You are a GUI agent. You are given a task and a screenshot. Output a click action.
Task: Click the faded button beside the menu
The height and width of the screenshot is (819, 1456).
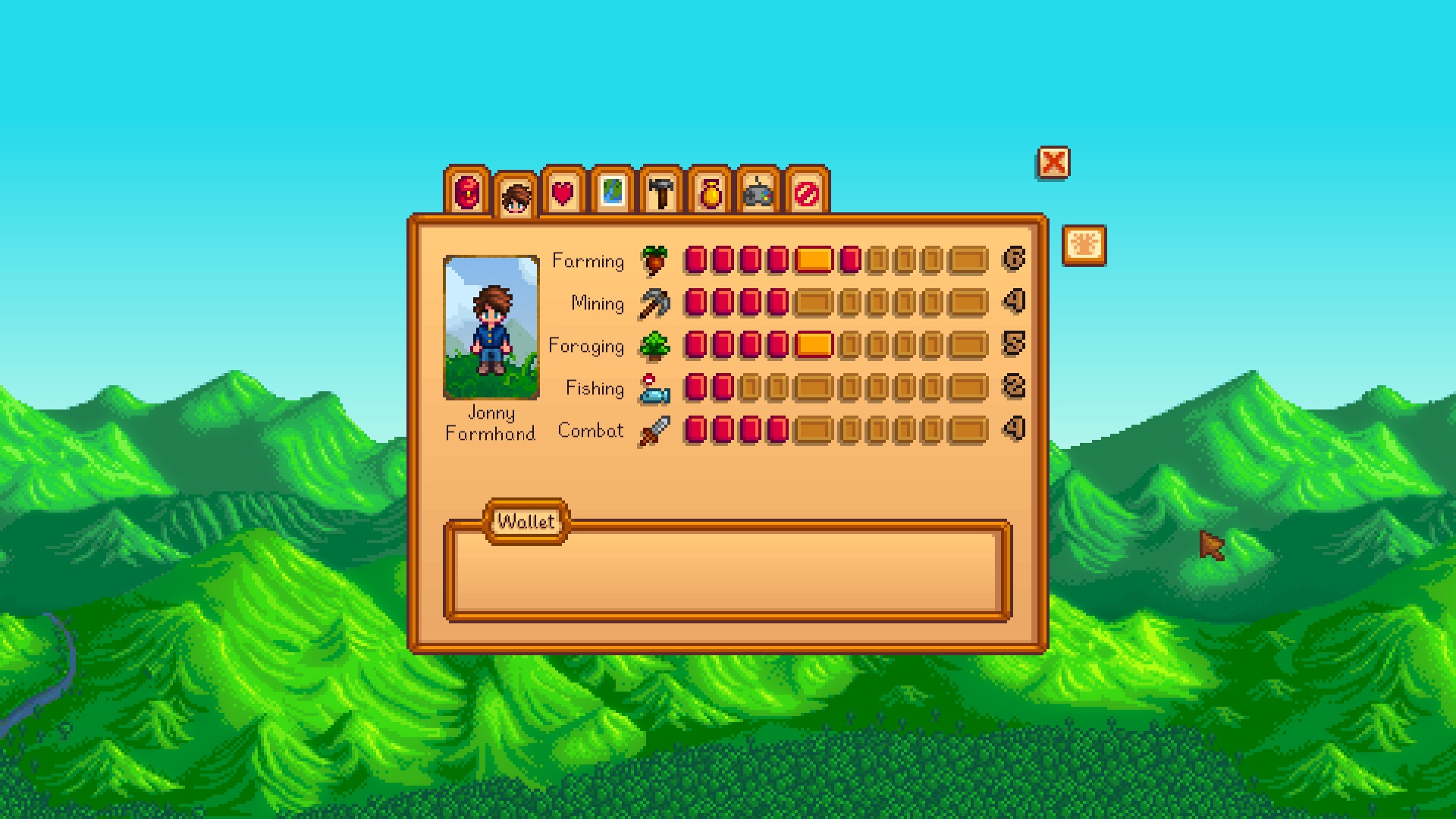click(x=1084, y=245)
